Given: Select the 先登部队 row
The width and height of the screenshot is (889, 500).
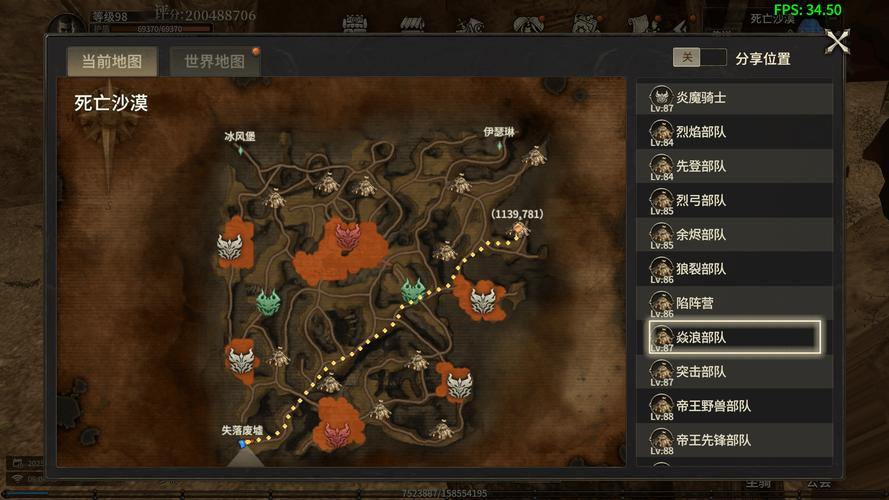Looking at the screenshot, I should point(734,166).
